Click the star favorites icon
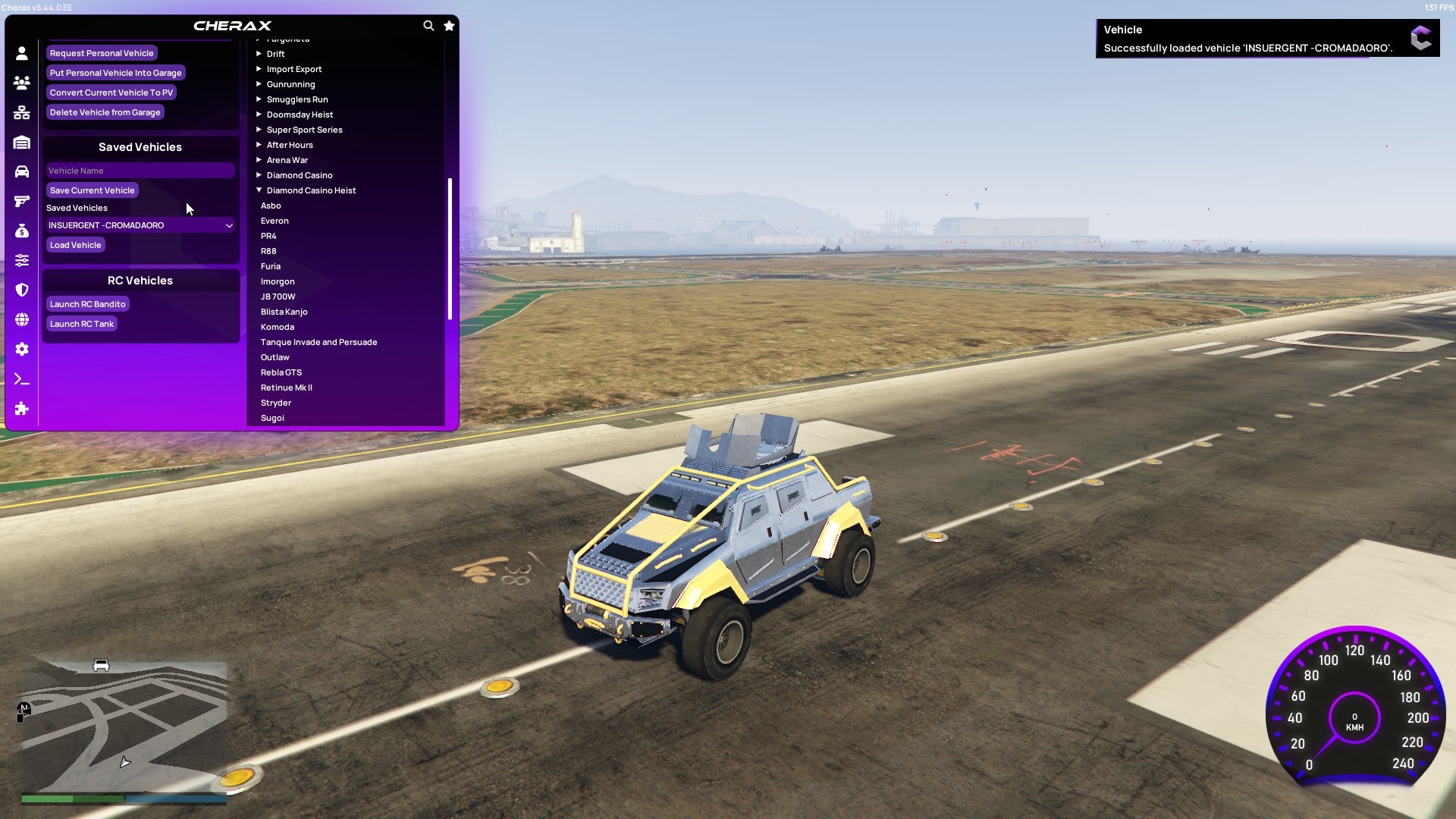Viewport: 1456px width, 819px height. [x=448, y=25]
